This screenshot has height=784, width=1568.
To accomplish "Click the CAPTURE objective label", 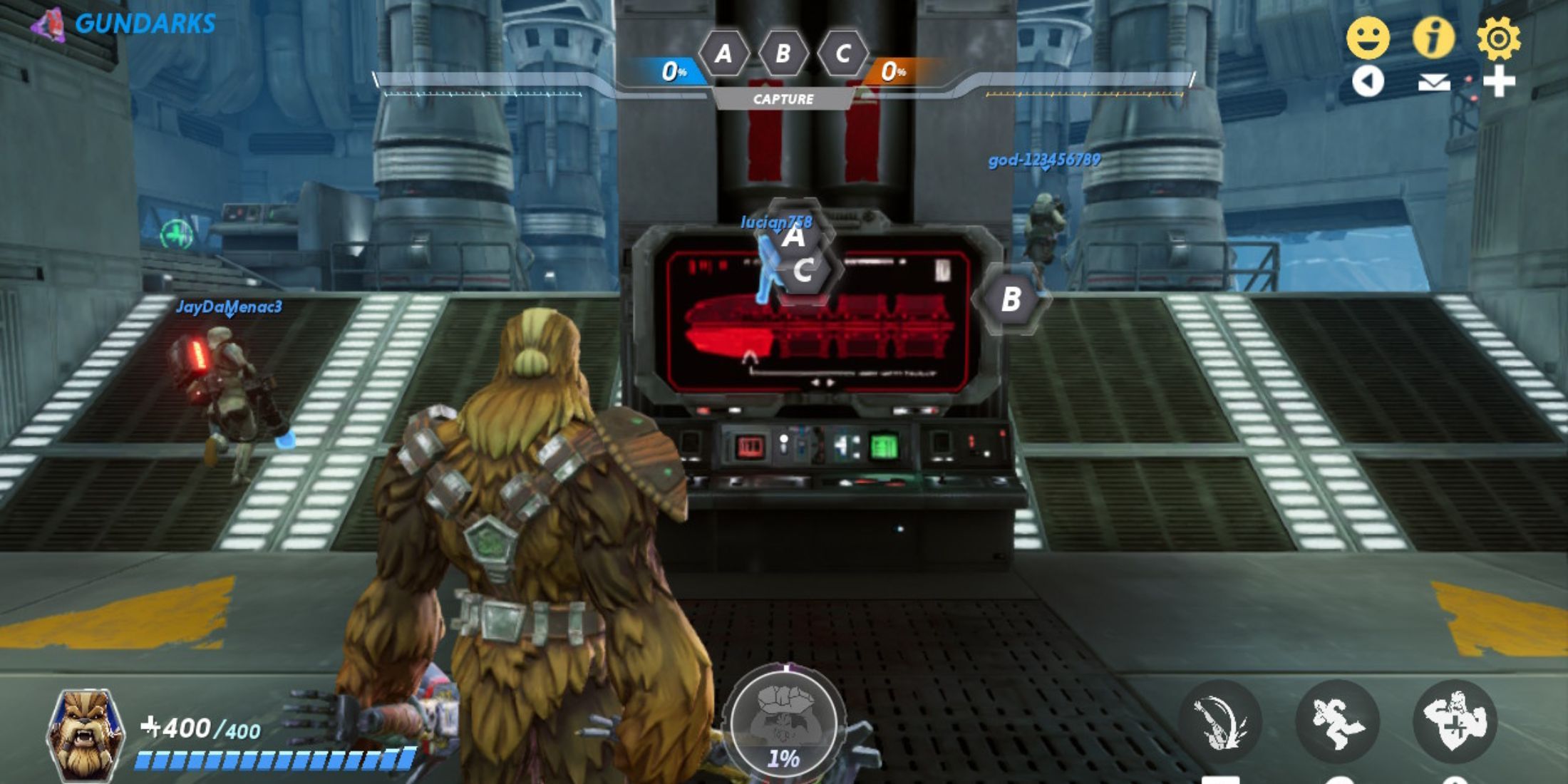I will (x=784, y=99).
